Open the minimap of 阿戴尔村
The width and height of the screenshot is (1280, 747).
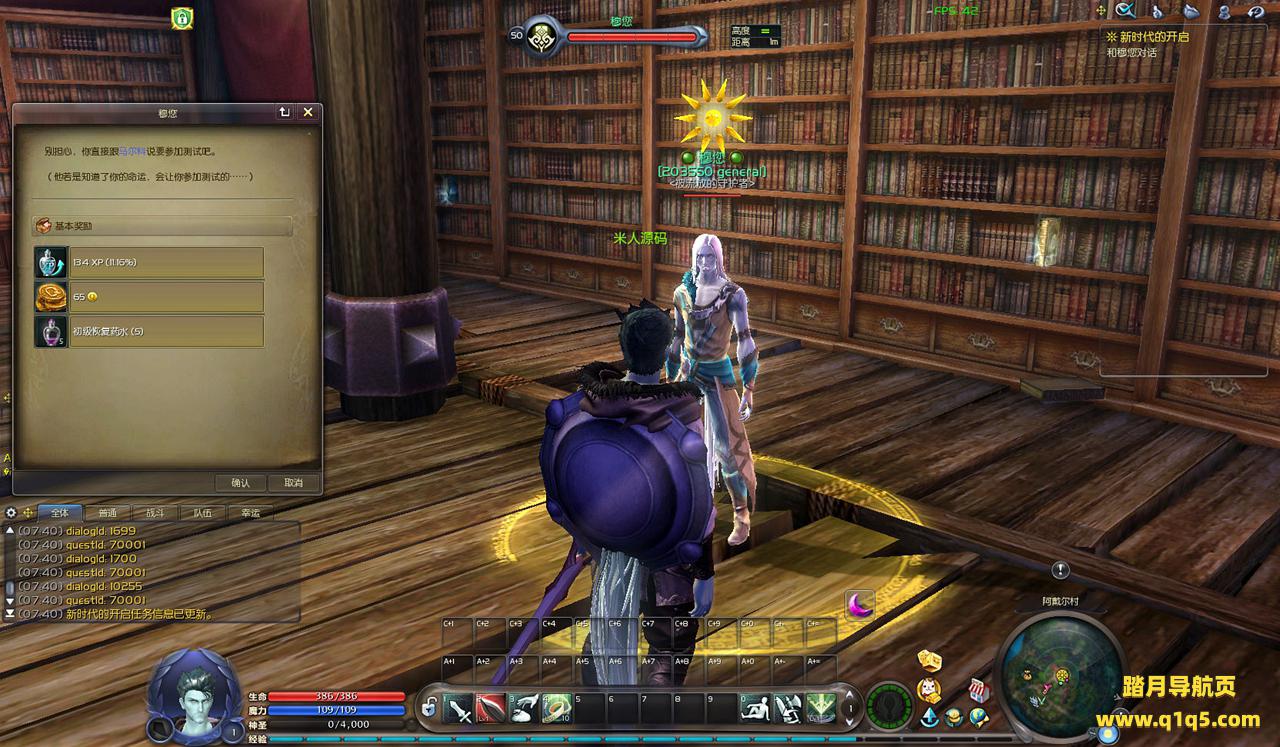pos(1060,661)
